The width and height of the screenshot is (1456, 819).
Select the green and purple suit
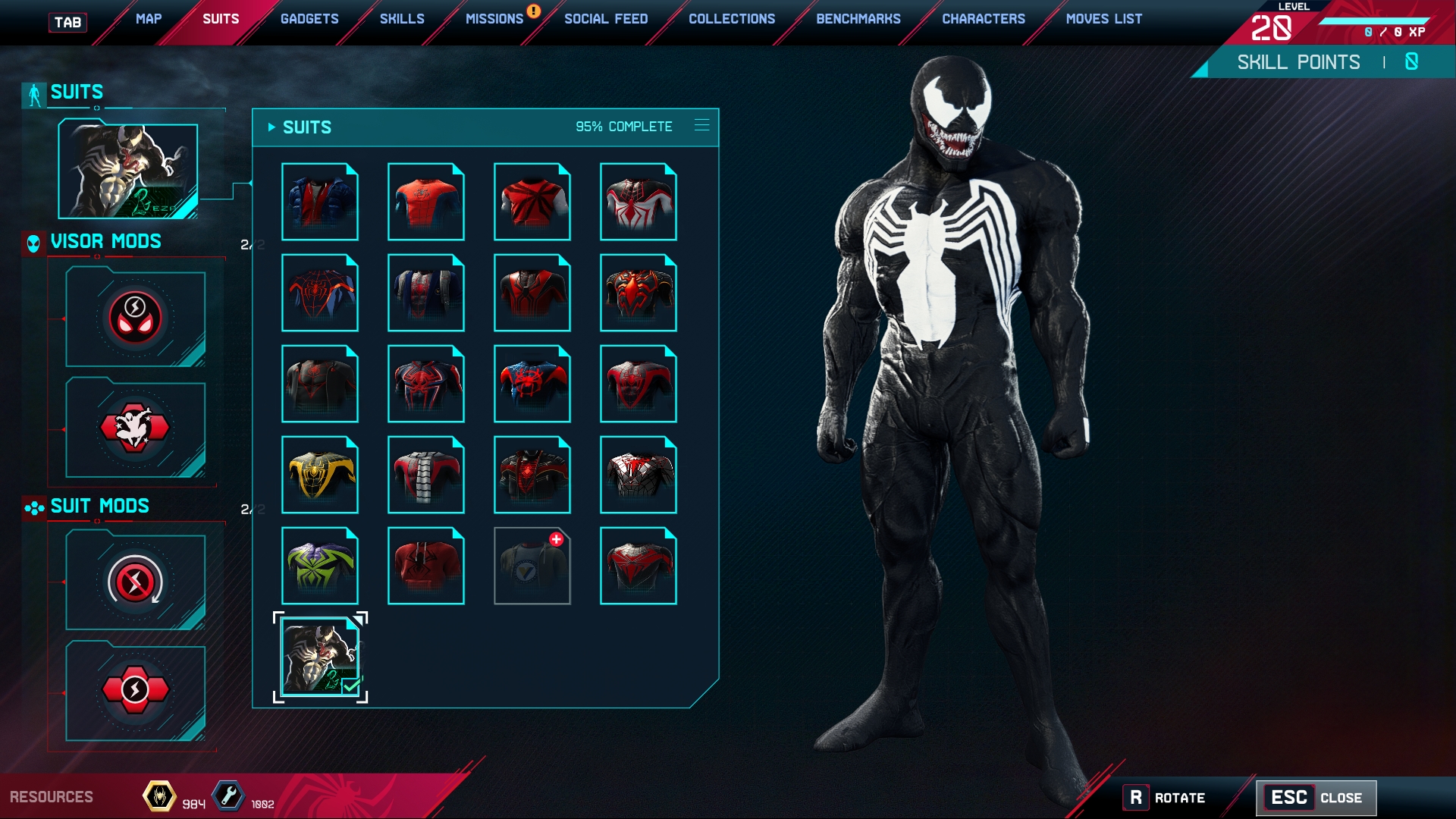click(320, 566)
